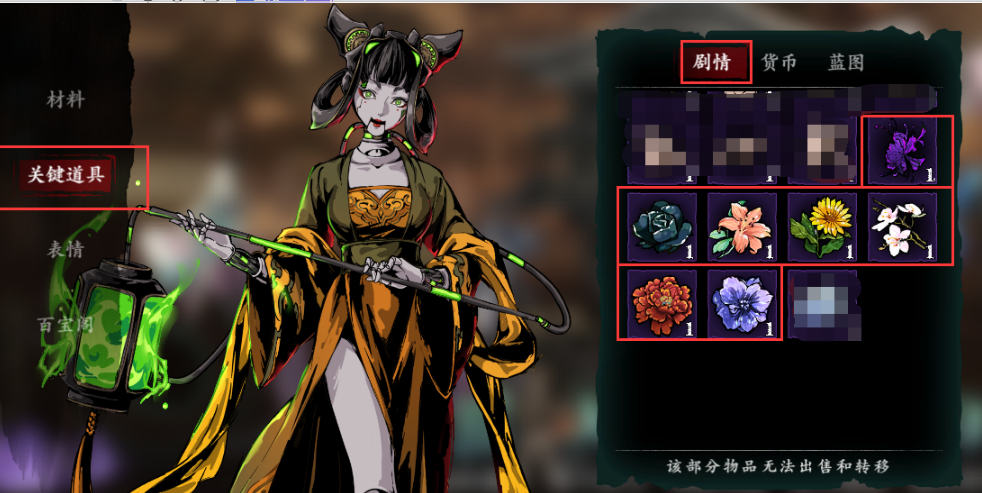Select the 关键道具 category
Image resolution: width=982 pixels, height=493 pixels.
pyautogui.click(x=67, y=175)
